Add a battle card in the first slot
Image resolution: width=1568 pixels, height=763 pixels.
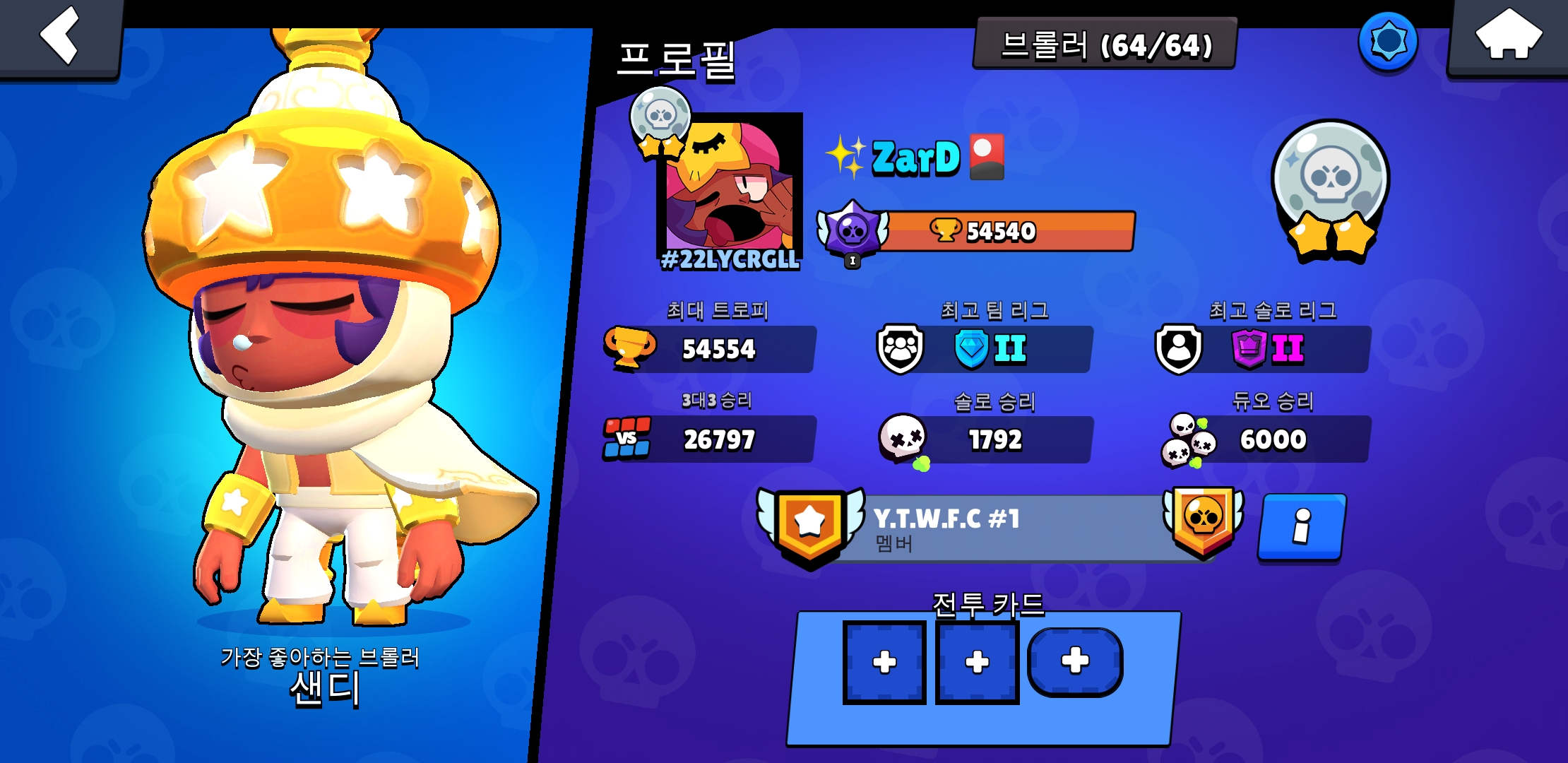886,663
